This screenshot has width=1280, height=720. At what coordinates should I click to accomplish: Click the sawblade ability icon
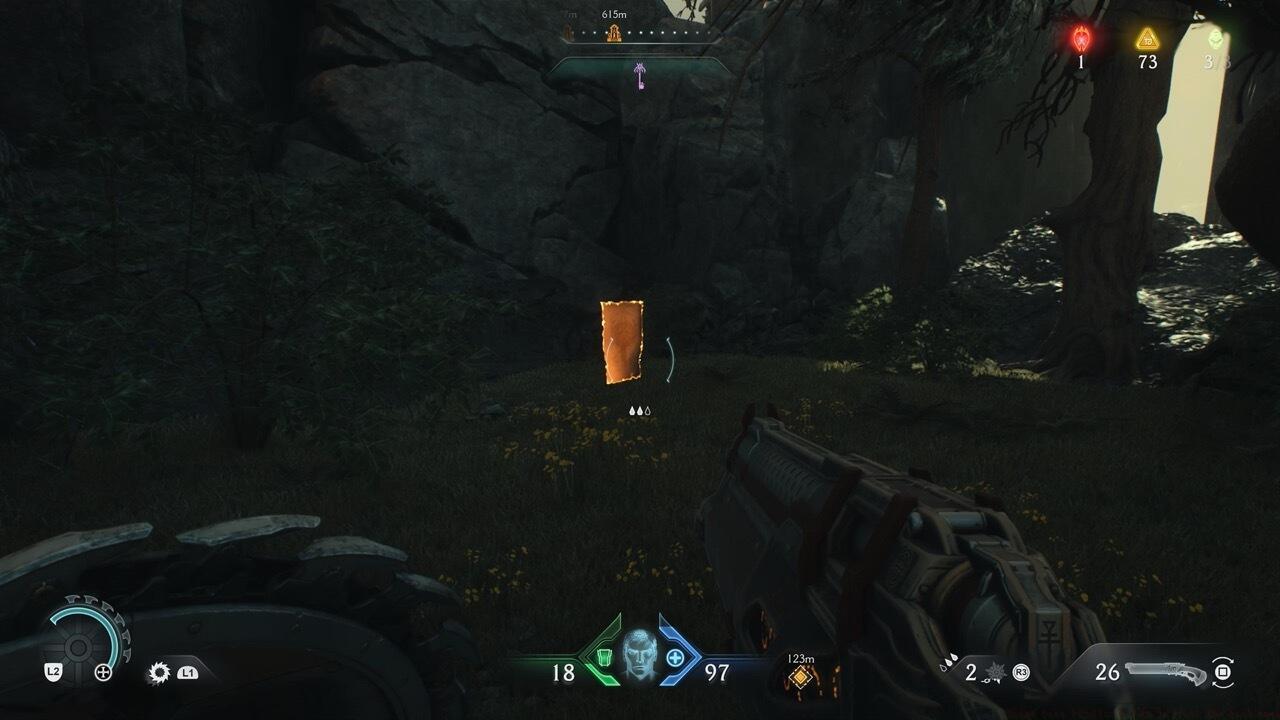coord(158,673)
